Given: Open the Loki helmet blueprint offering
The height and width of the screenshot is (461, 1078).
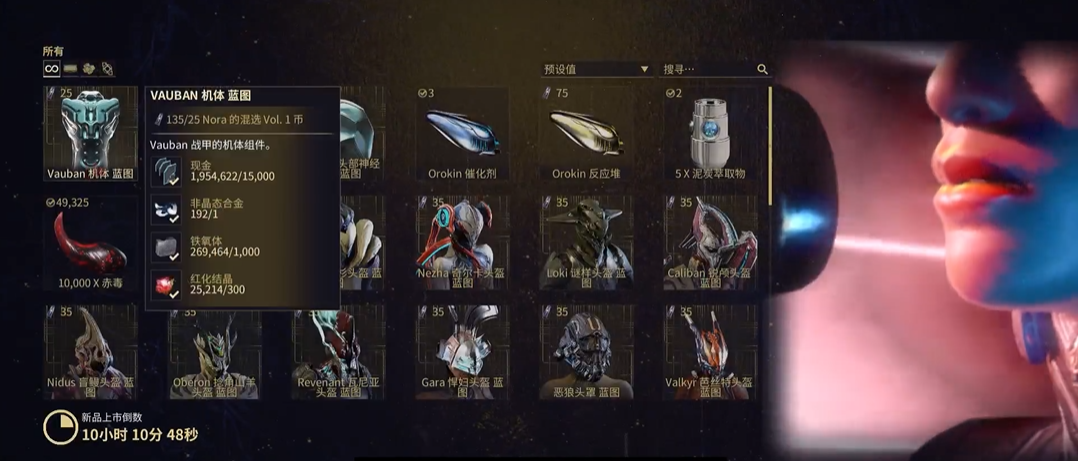Looking at the screenshot, I should 586,242.
